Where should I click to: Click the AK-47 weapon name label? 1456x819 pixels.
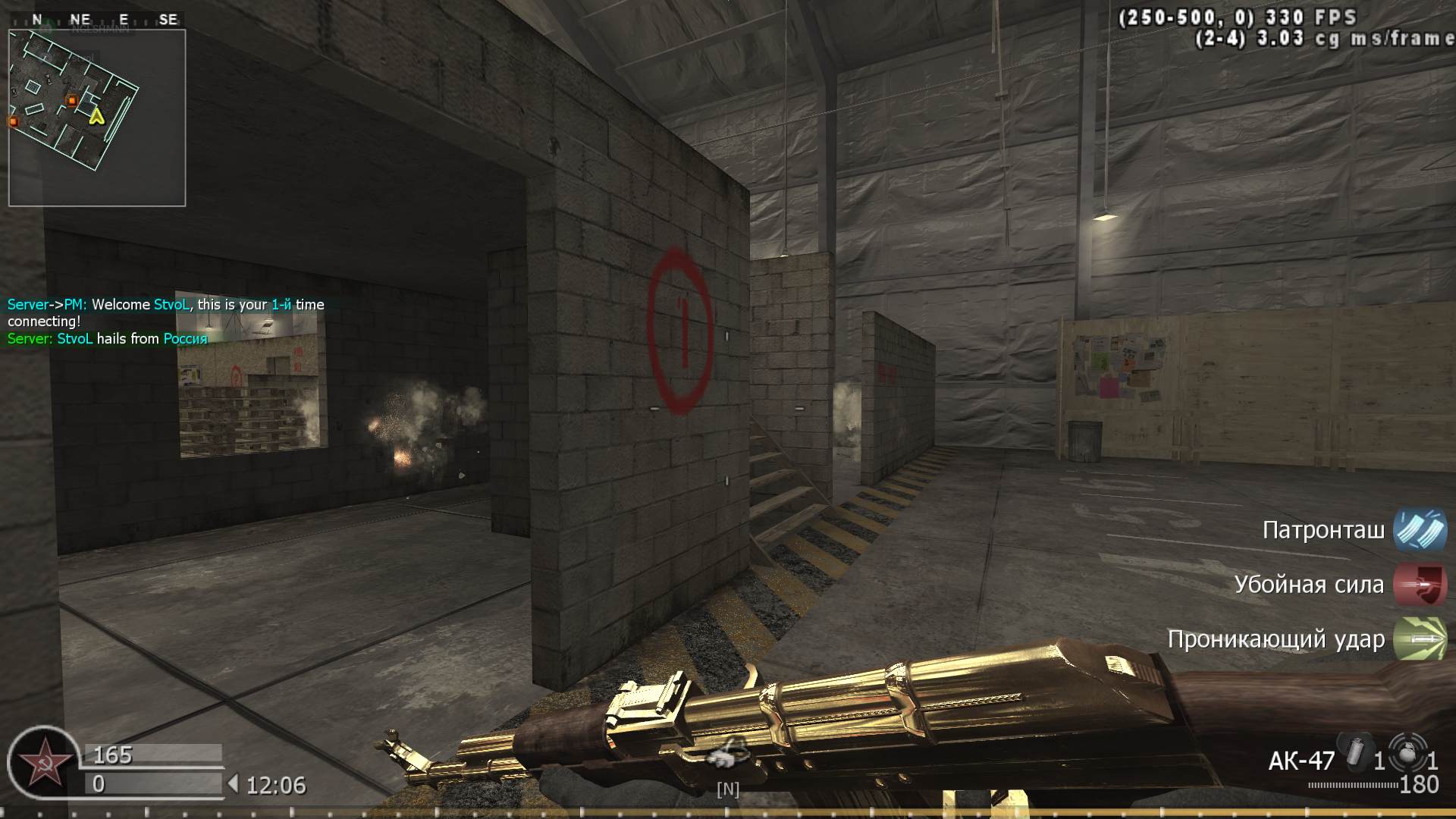click(1302, 761)
